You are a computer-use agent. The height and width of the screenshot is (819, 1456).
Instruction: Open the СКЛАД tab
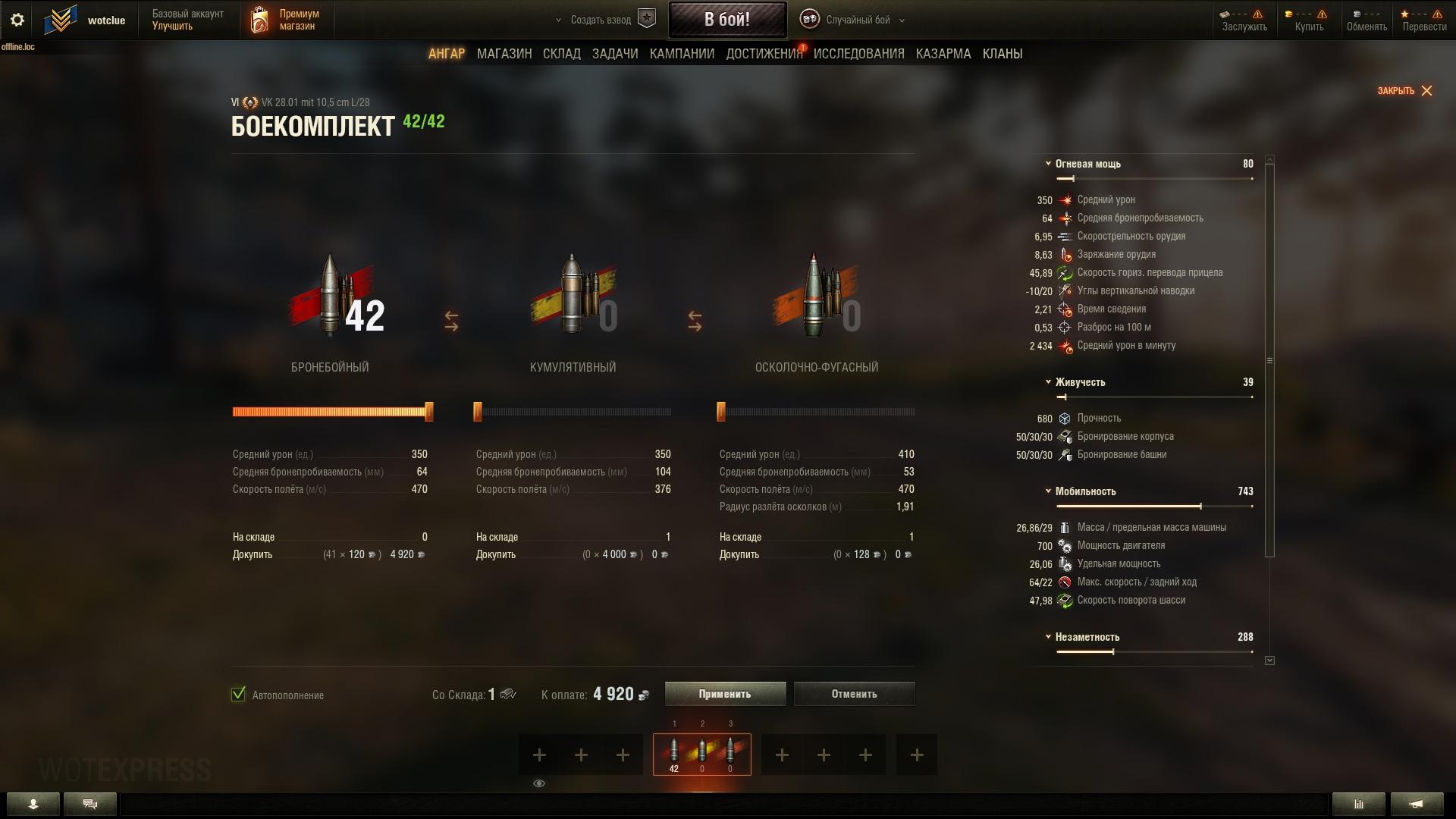561,54
